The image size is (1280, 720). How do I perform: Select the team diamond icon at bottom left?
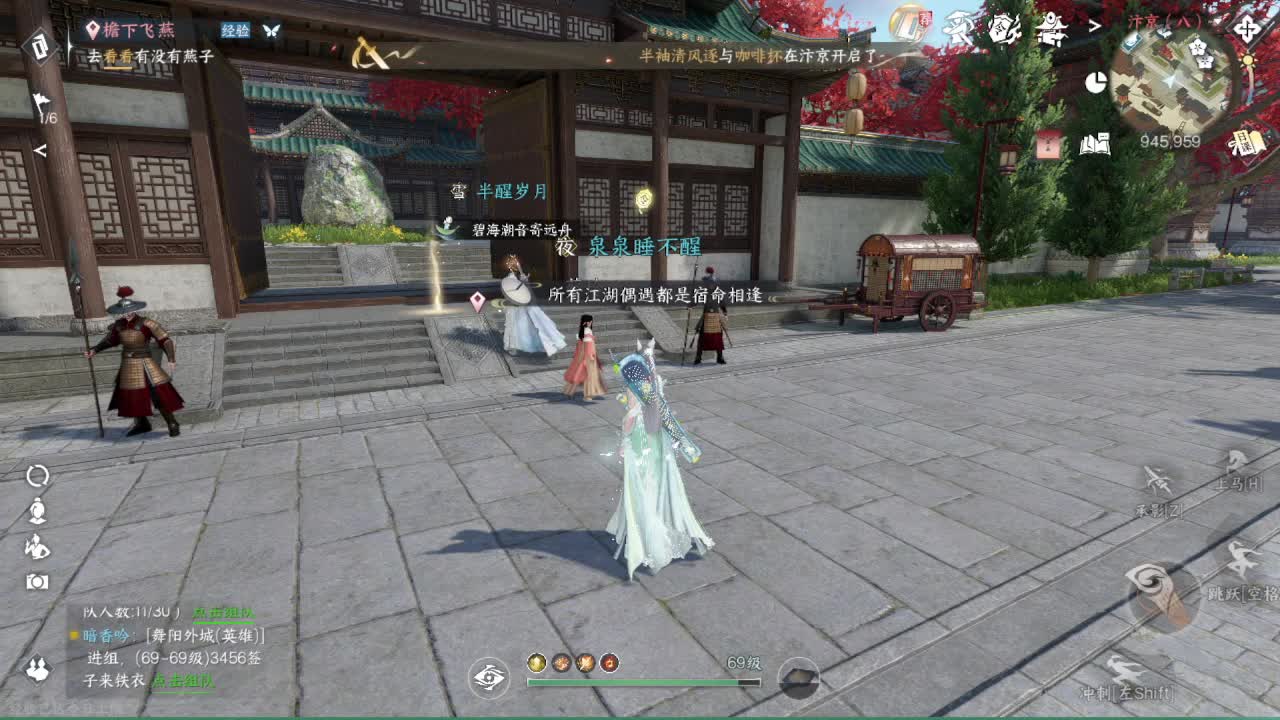pyautogui.click(x=37, y=669)
